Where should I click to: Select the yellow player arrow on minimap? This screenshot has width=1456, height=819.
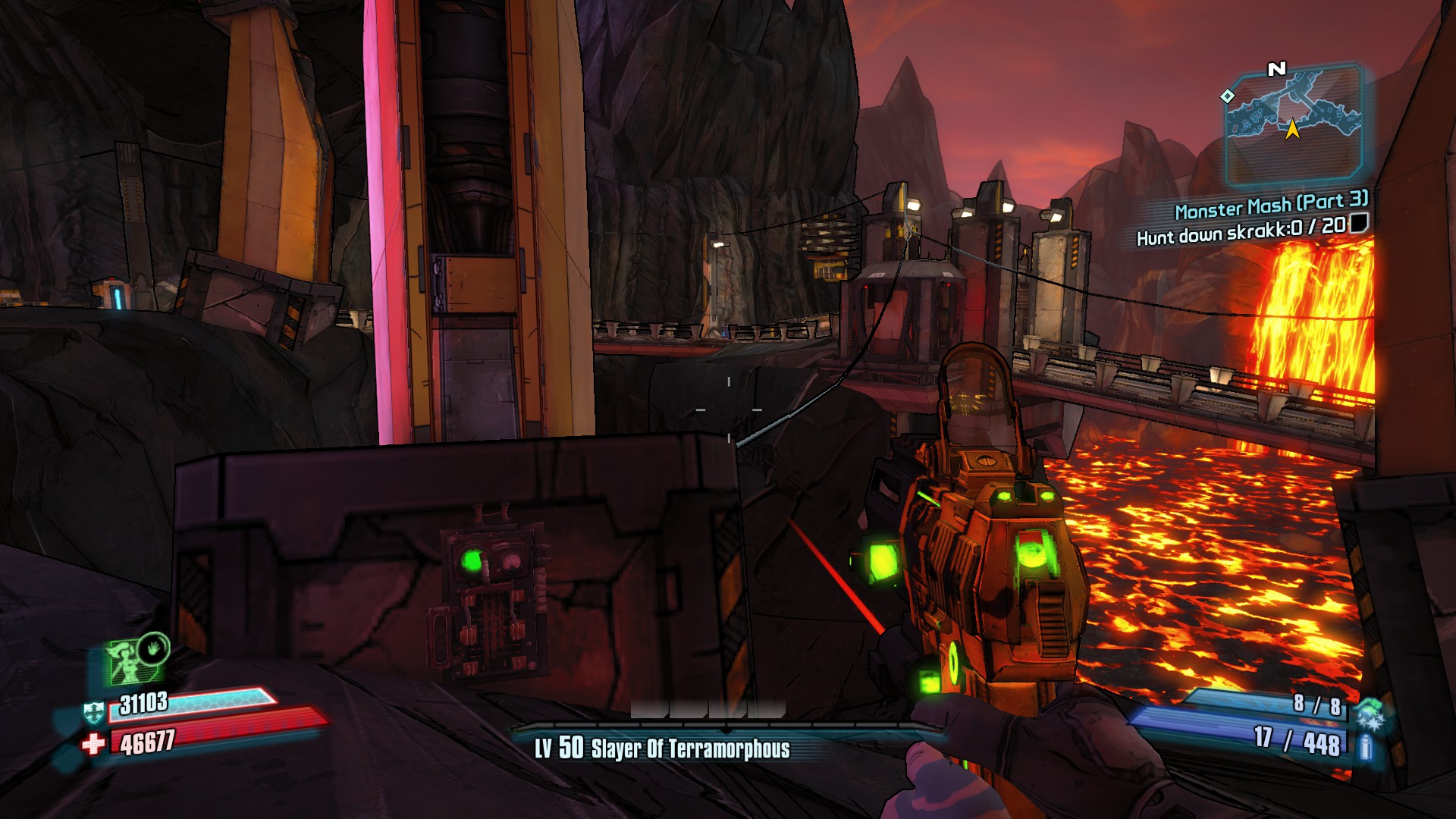point(1292,130)
